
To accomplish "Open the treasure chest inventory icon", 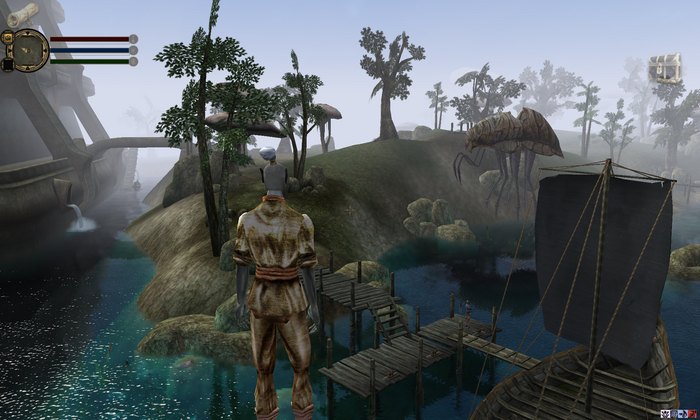I will pos(663,68).
